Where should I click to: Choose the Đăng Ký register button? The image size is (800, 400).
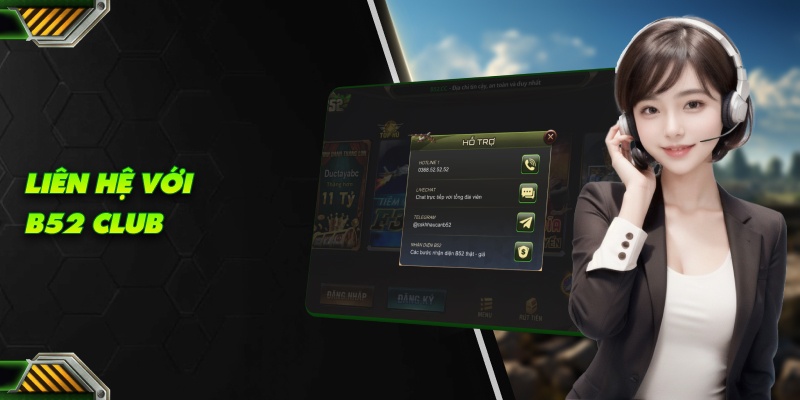(x=416, y=299)
